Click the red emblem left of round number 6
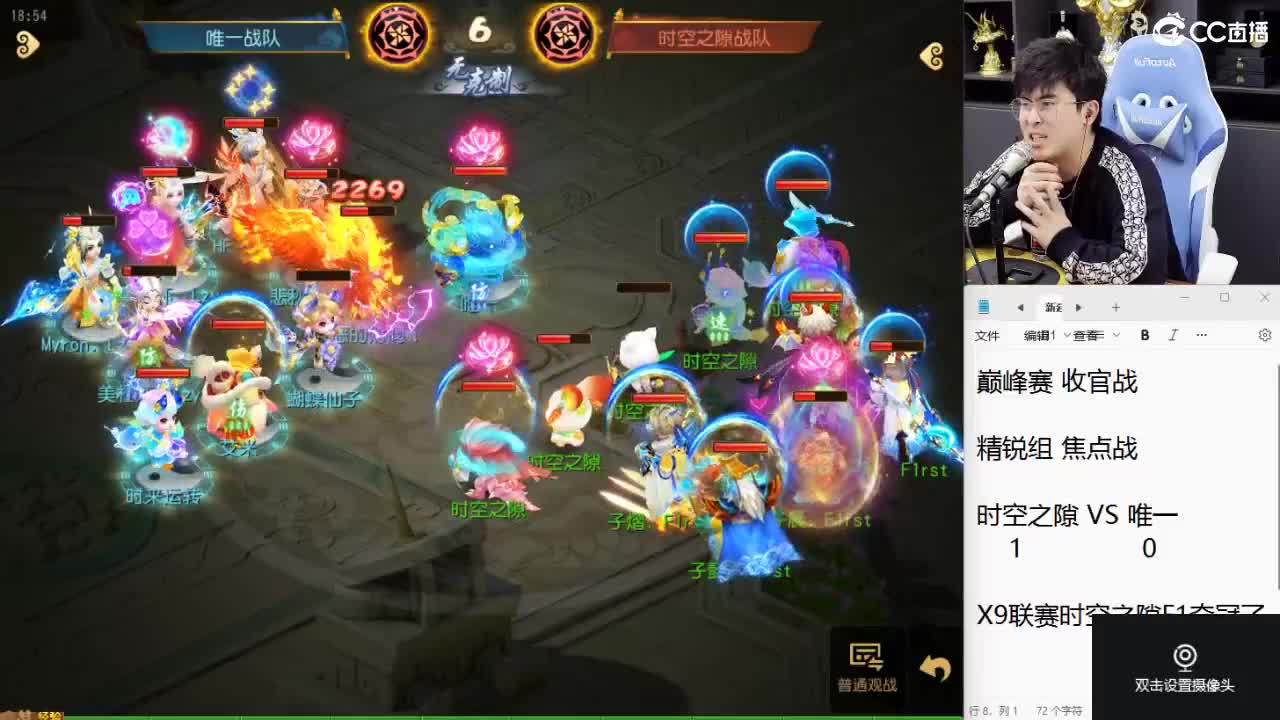Viewport: 1280px width, 720px height. tap(399, 32)
